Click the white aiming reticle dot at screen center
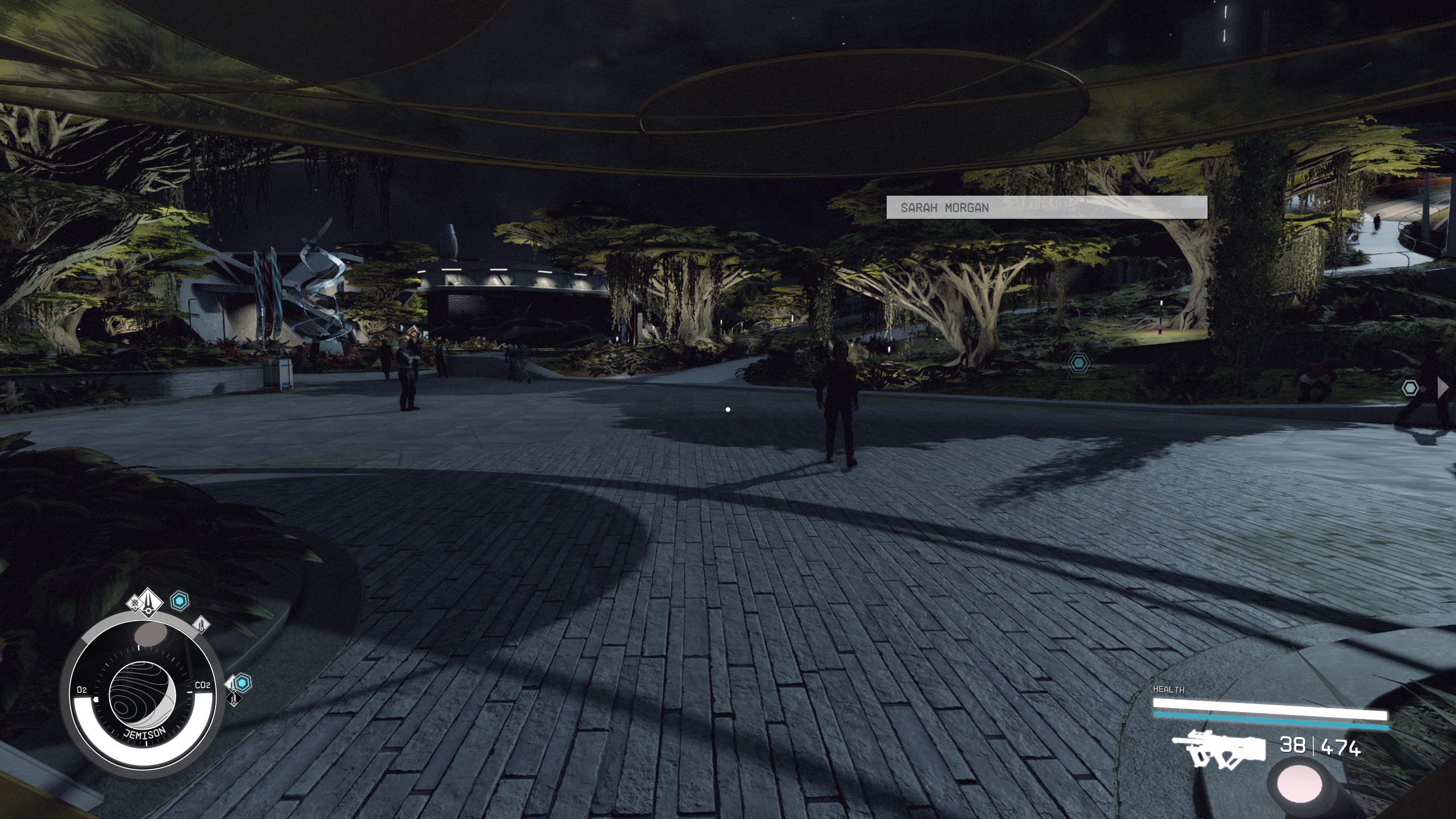Screen dimensions: 1456x819 click(728, 408)
